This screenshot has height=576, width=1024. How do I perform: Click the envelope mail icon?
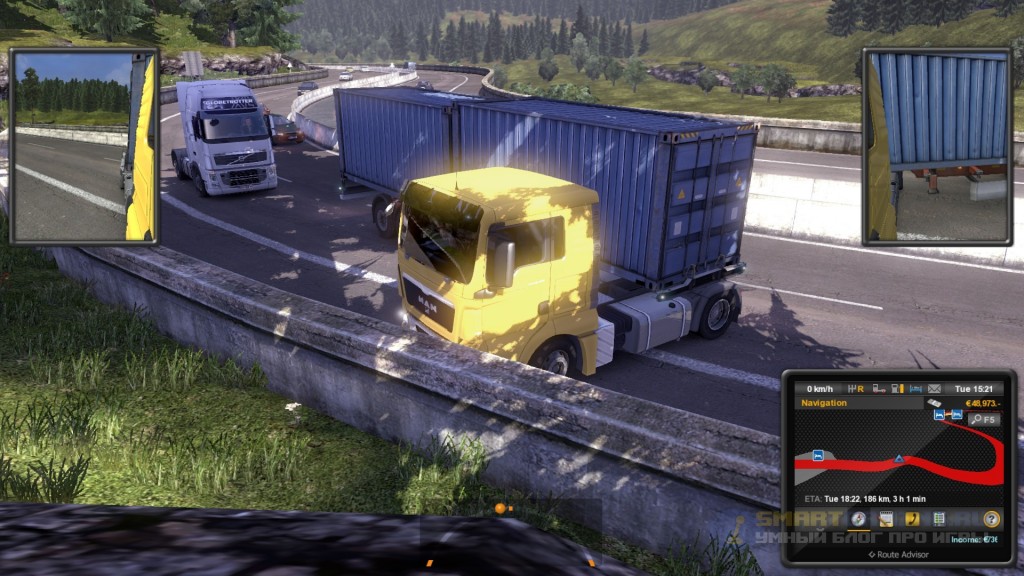934,388
